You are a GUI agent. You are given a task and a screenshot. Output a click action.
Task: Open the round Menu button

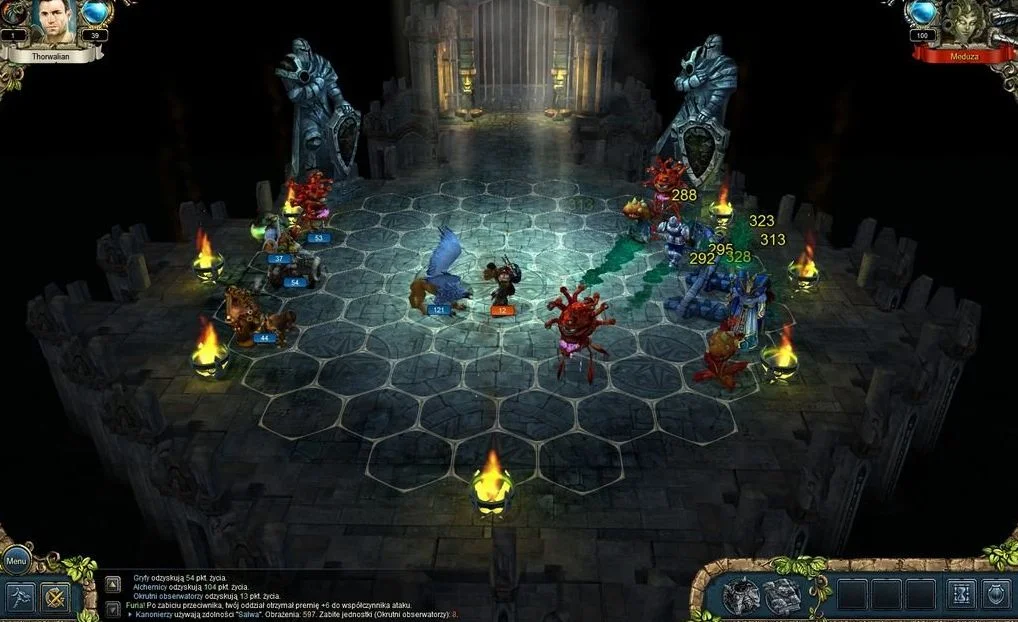coord(16,561)
